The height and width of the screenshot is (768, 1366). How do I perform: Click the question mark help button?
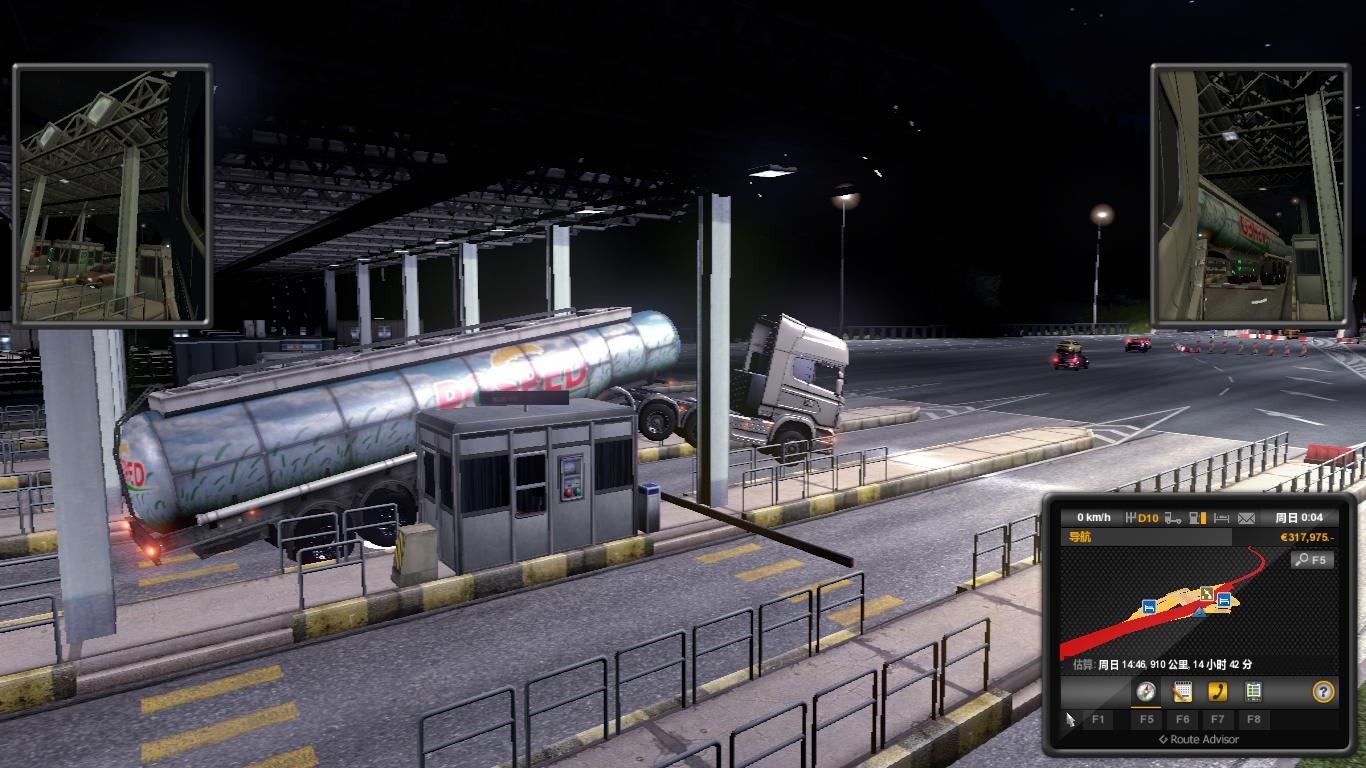coord(1324,691)
